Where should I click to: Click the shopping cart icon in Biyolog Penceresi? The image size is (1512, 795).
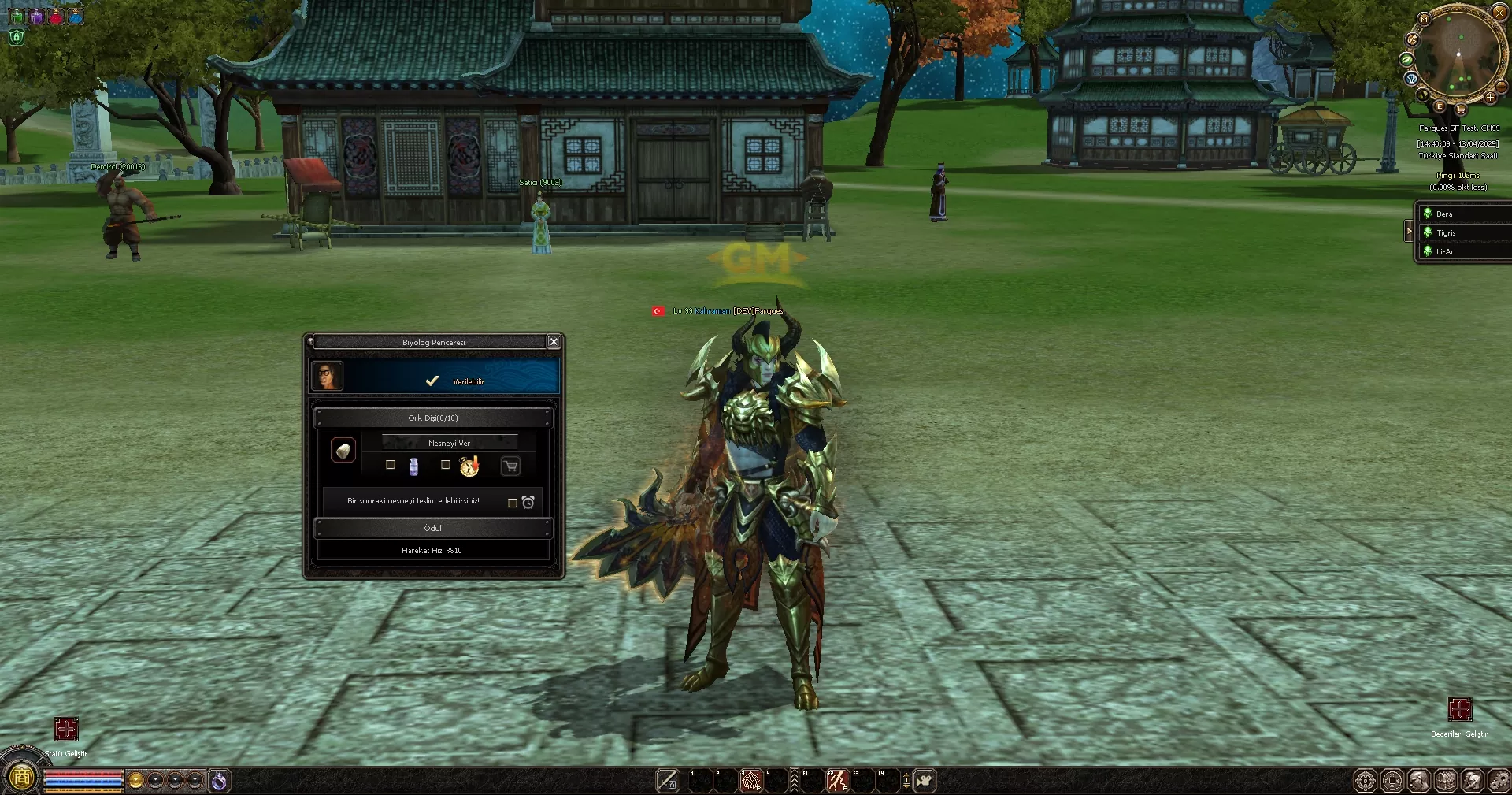click(511, 466)
